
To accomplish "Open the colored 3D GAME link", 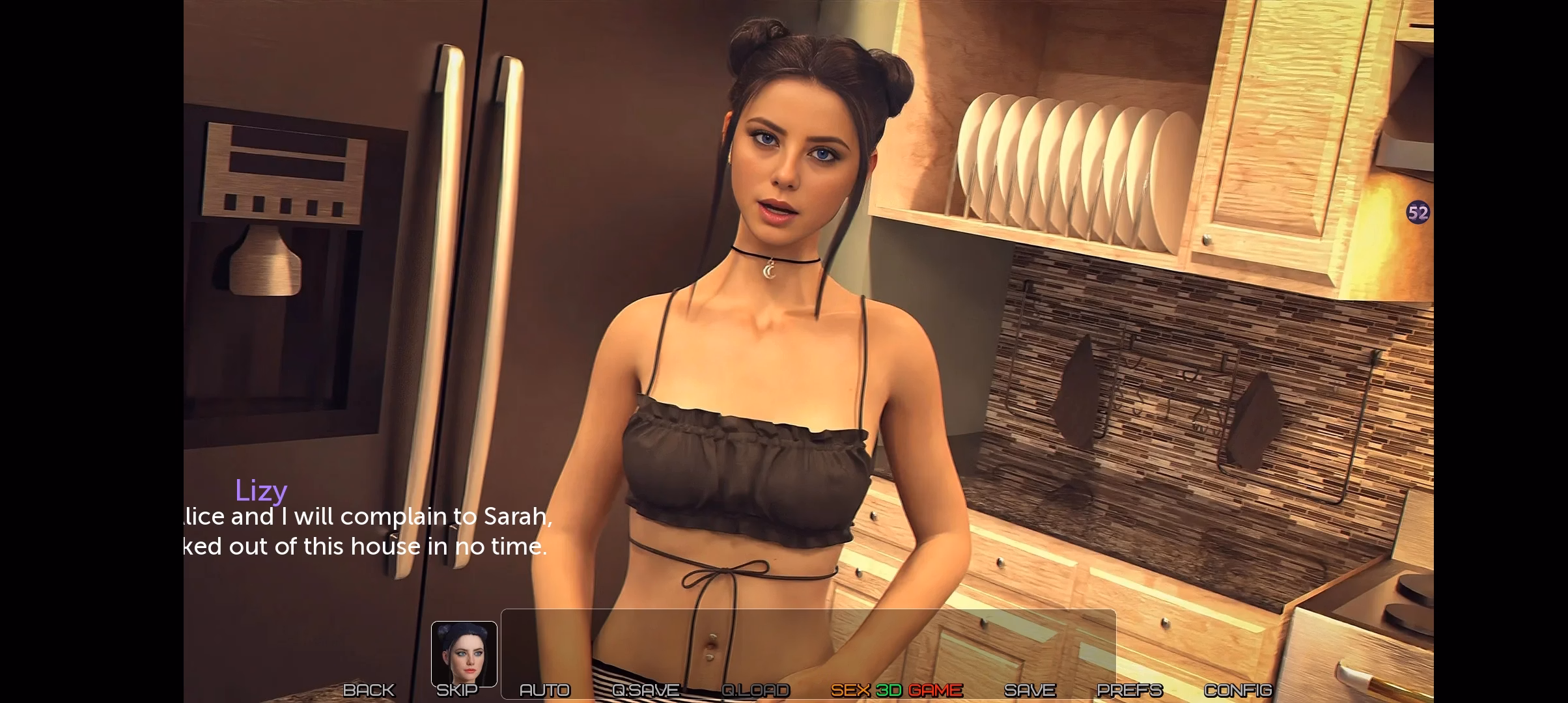I will (x=897, y=690).
